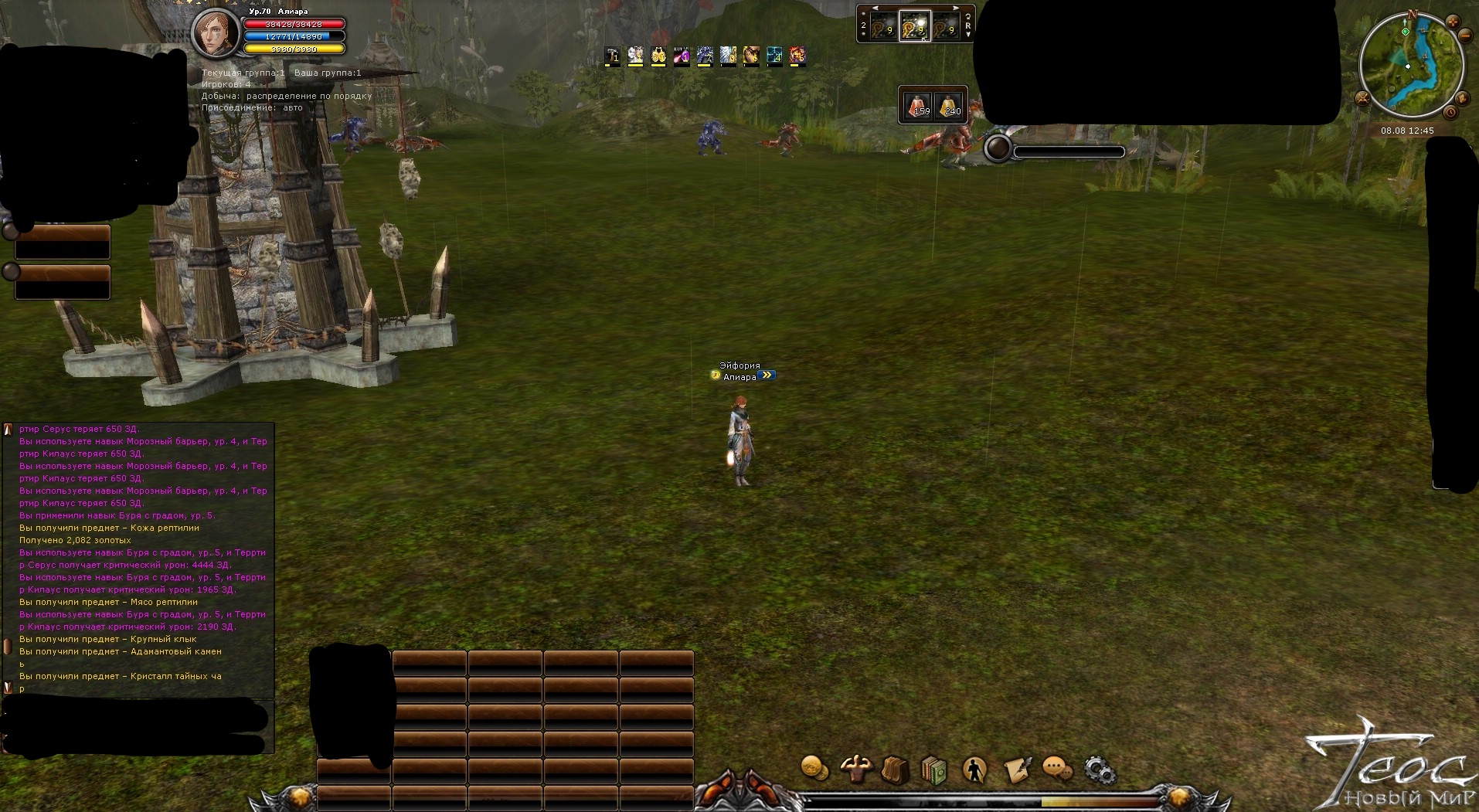Click the crossed swords button by minimap

(x=1362, y=98)
